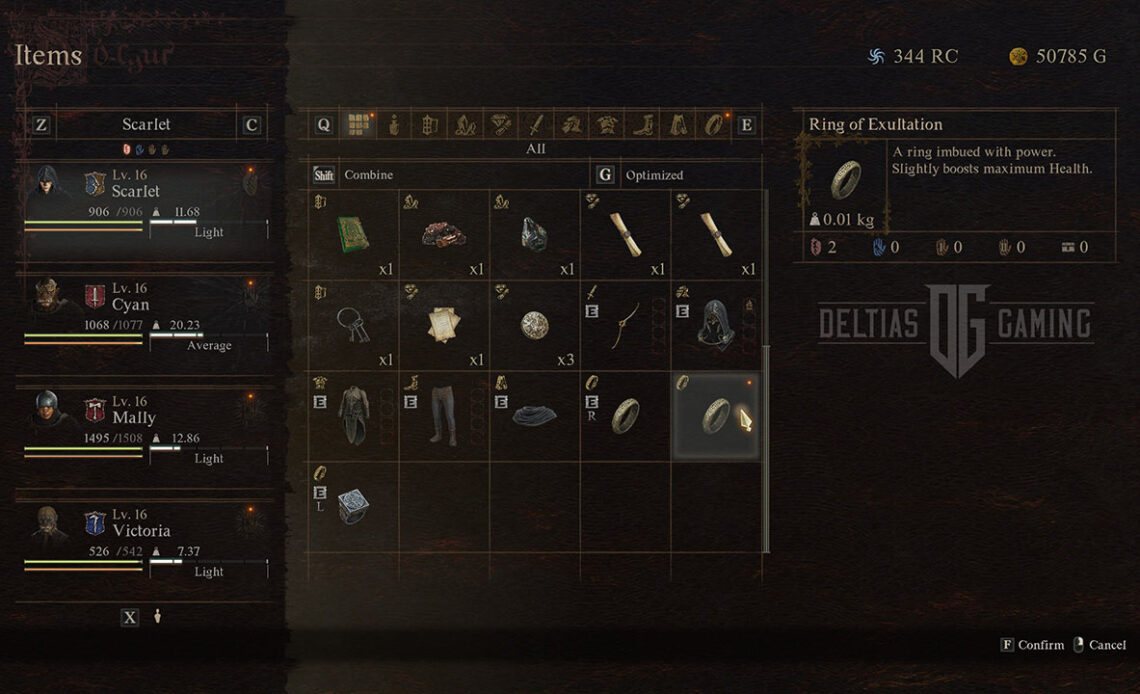
Task: Select the equipped trousers slot
Action: (444, 415)
